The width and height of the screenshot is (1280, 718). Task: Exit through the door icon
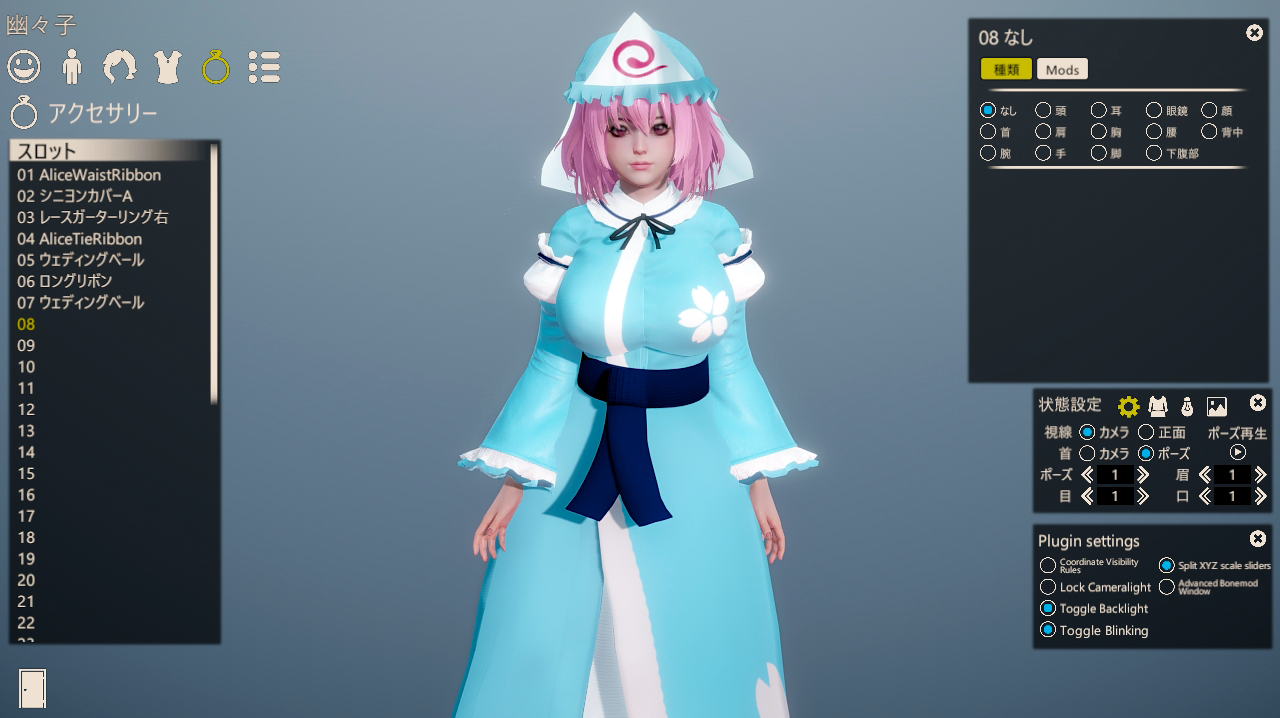(33, 688)
